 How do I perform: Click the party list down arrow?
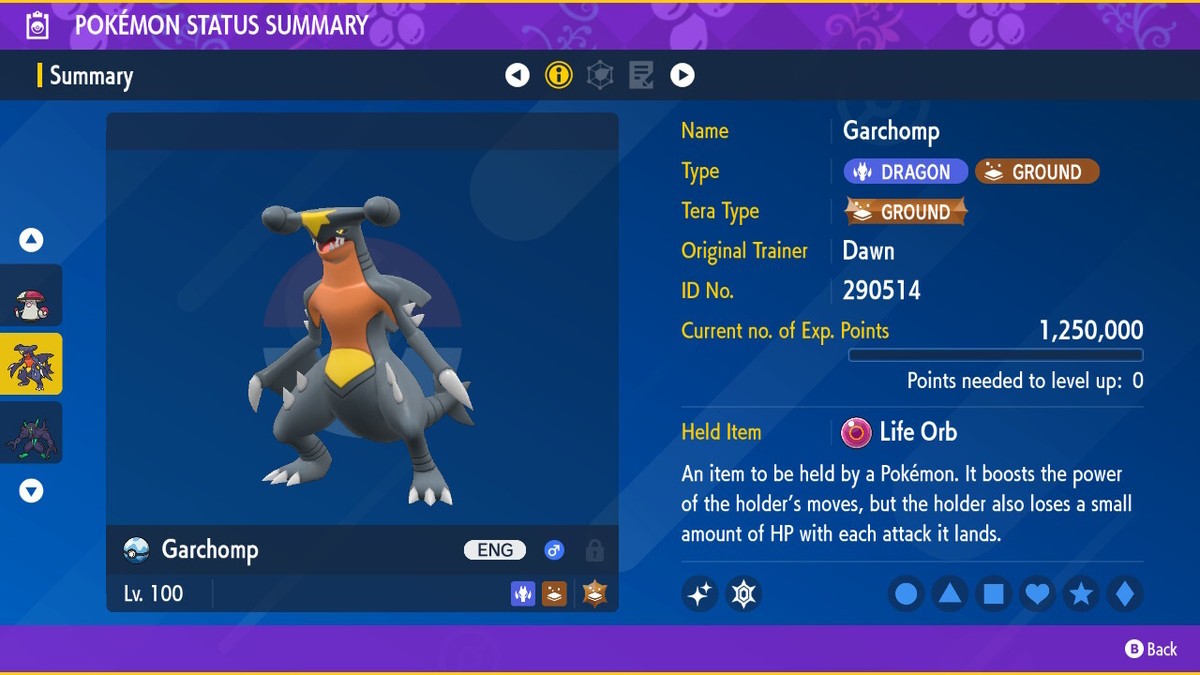click(31, 491)
